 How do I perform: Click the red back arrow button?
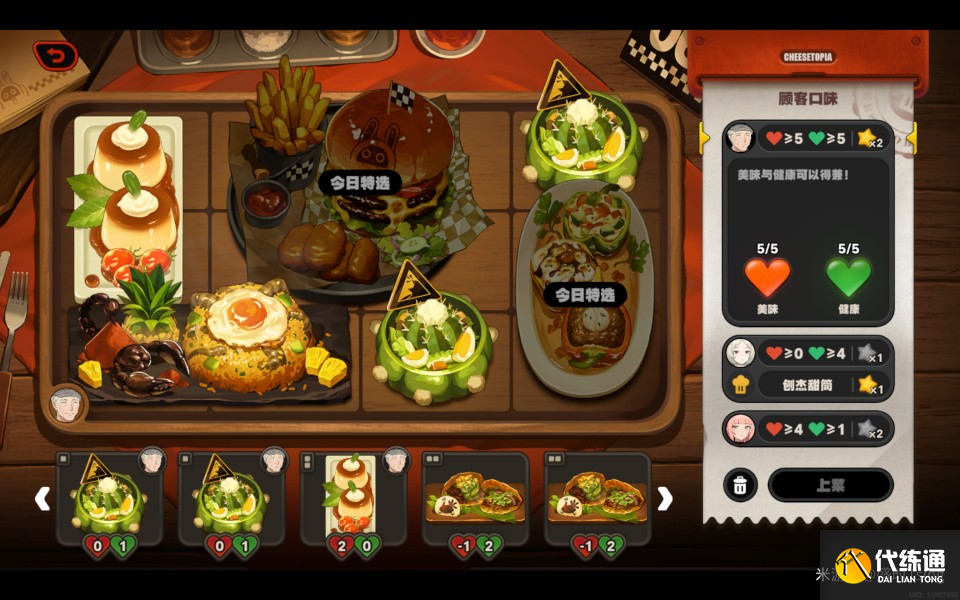coord(55,55)
